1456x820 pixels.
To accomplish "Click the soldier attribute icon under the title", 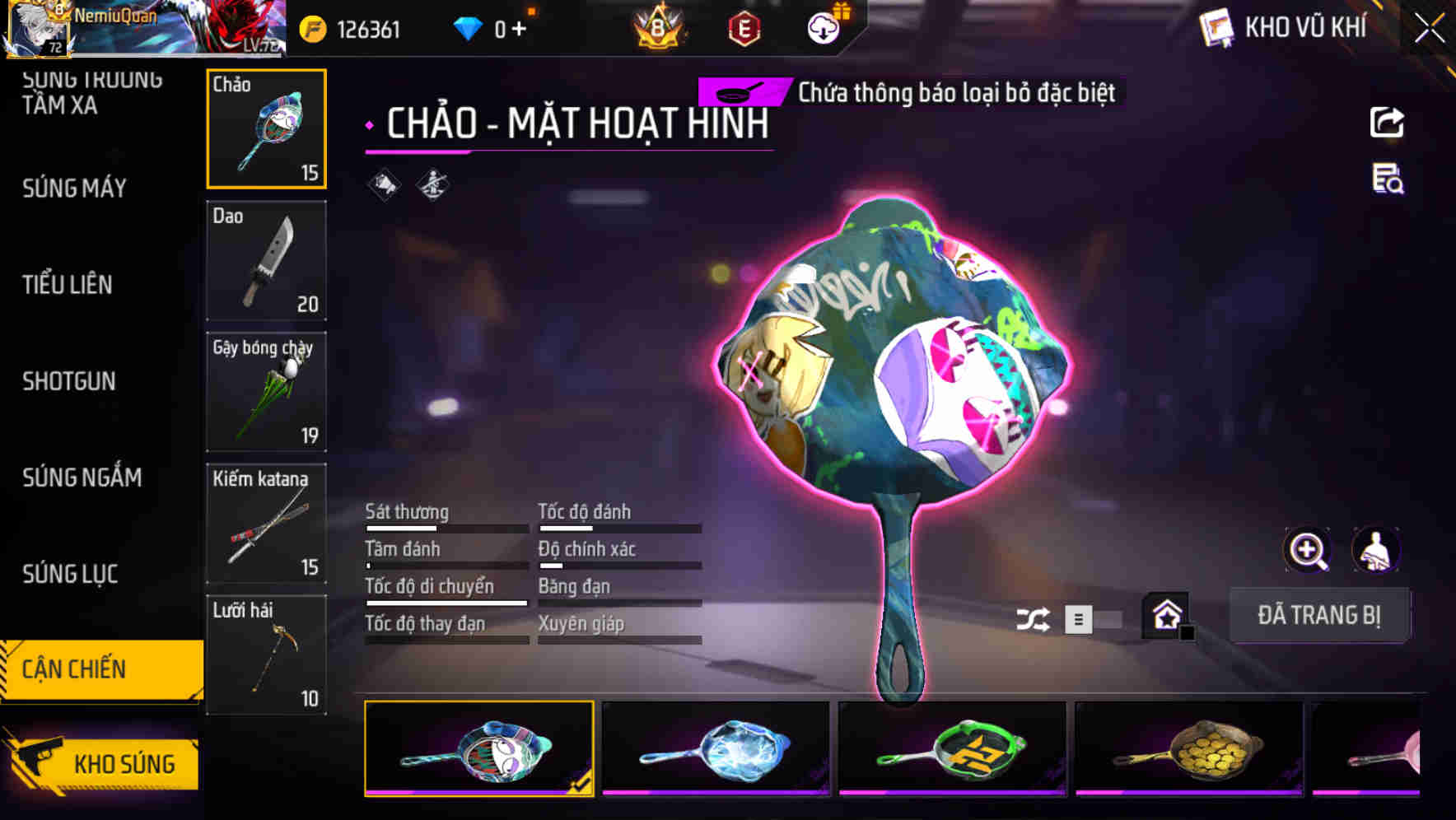I will click(432, 184).
